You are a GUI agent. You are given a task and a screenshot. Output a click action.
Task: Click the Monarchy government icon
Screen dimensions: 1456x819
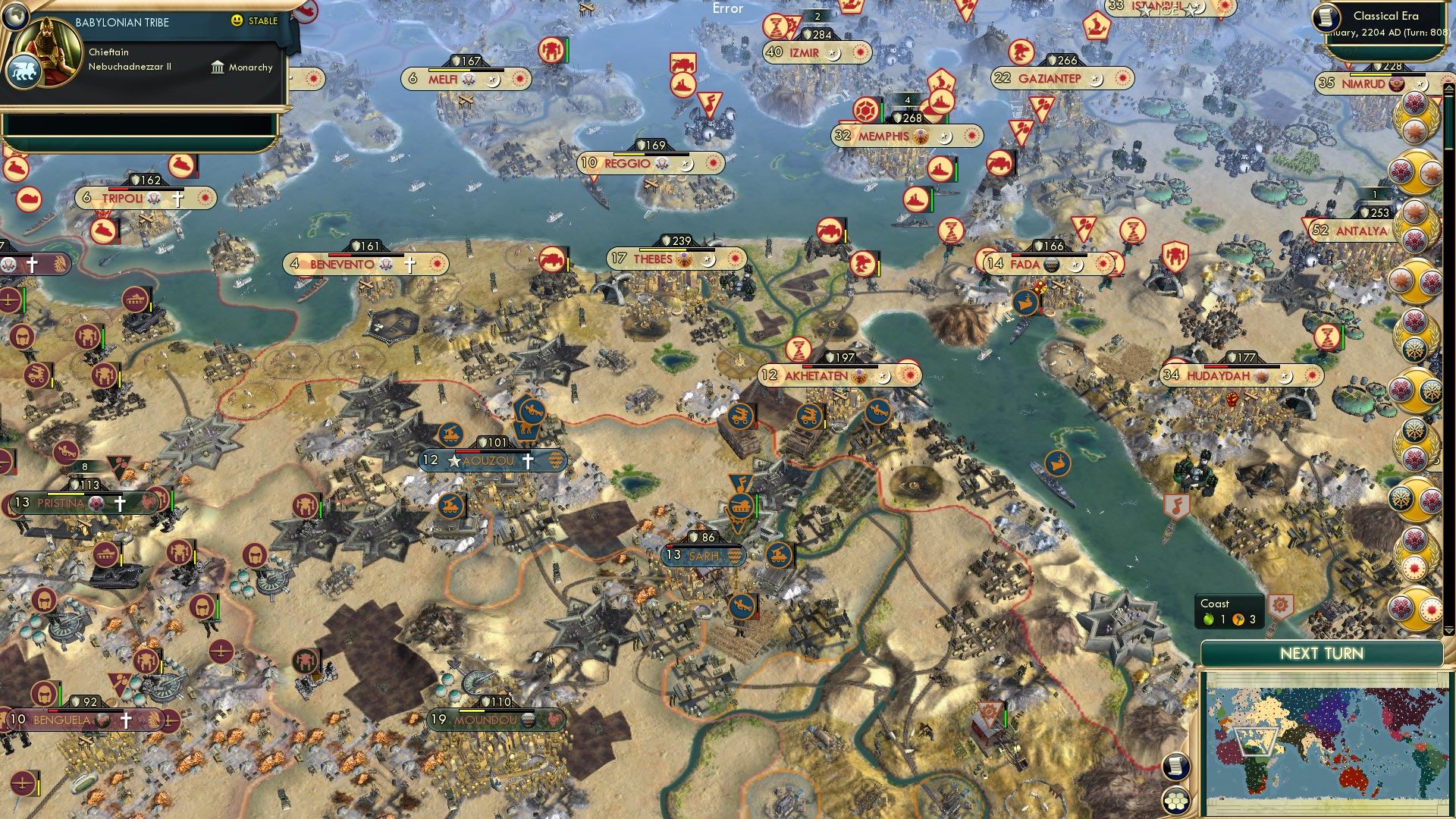[x=218, y=67]
